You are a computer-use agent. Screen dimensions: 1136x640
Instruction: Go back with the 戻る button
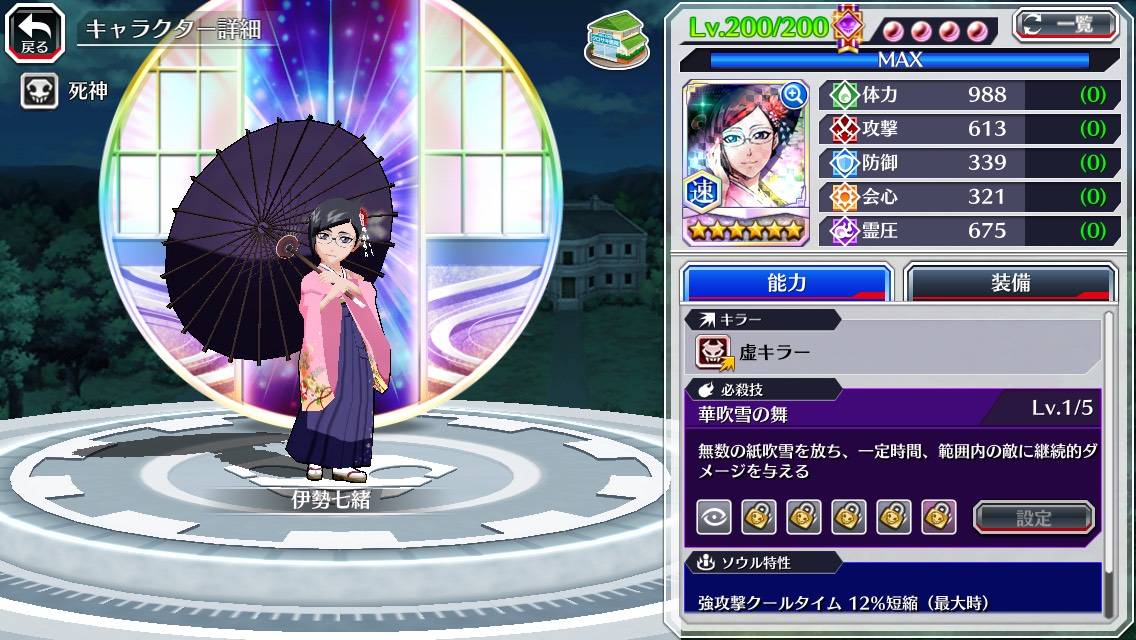pyautogui.click(x=34, y=32)
